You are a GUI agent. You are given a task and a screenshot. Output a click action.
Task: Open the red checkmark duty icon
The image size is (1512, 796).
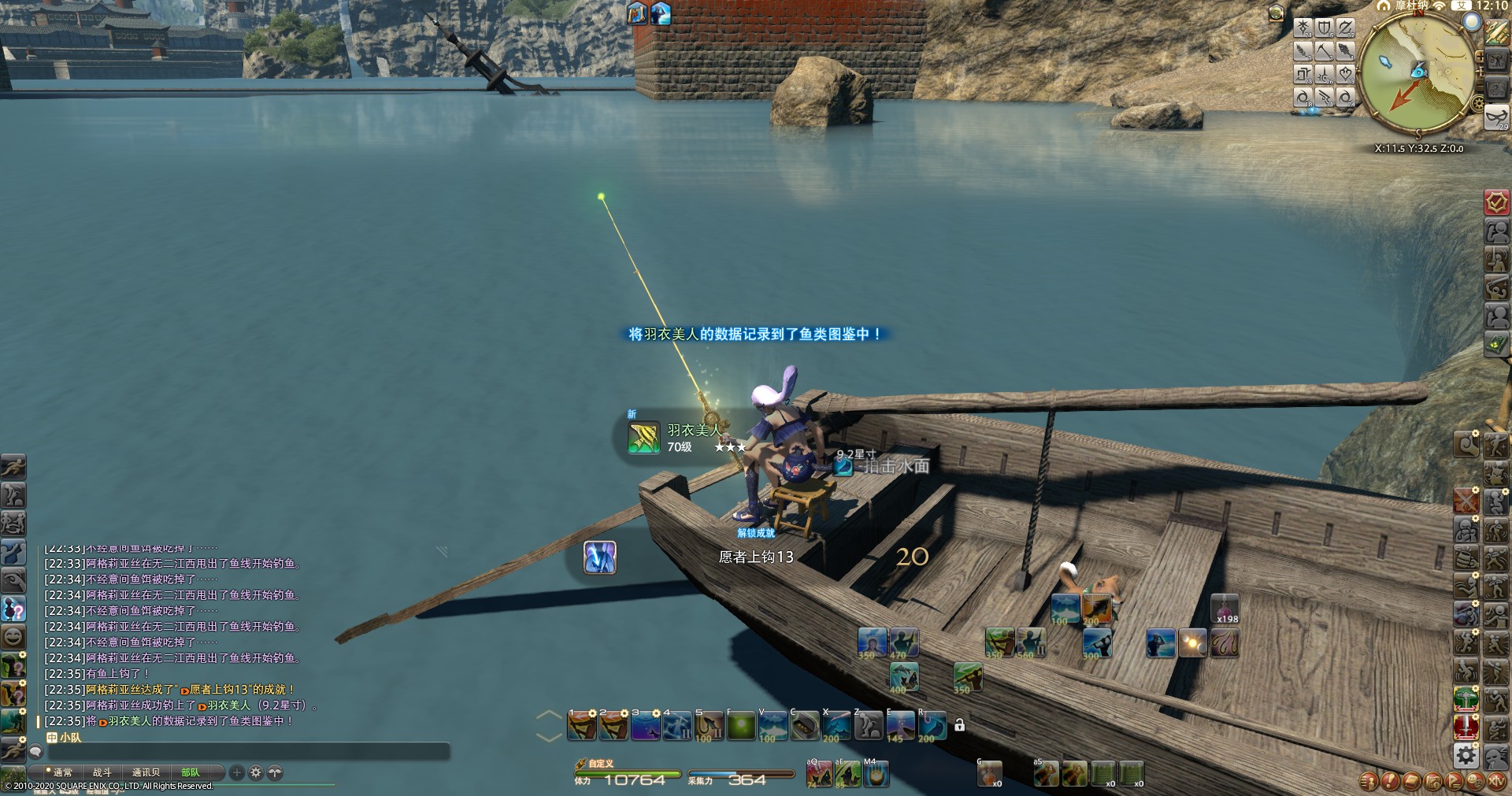[x=1496, y=202]
